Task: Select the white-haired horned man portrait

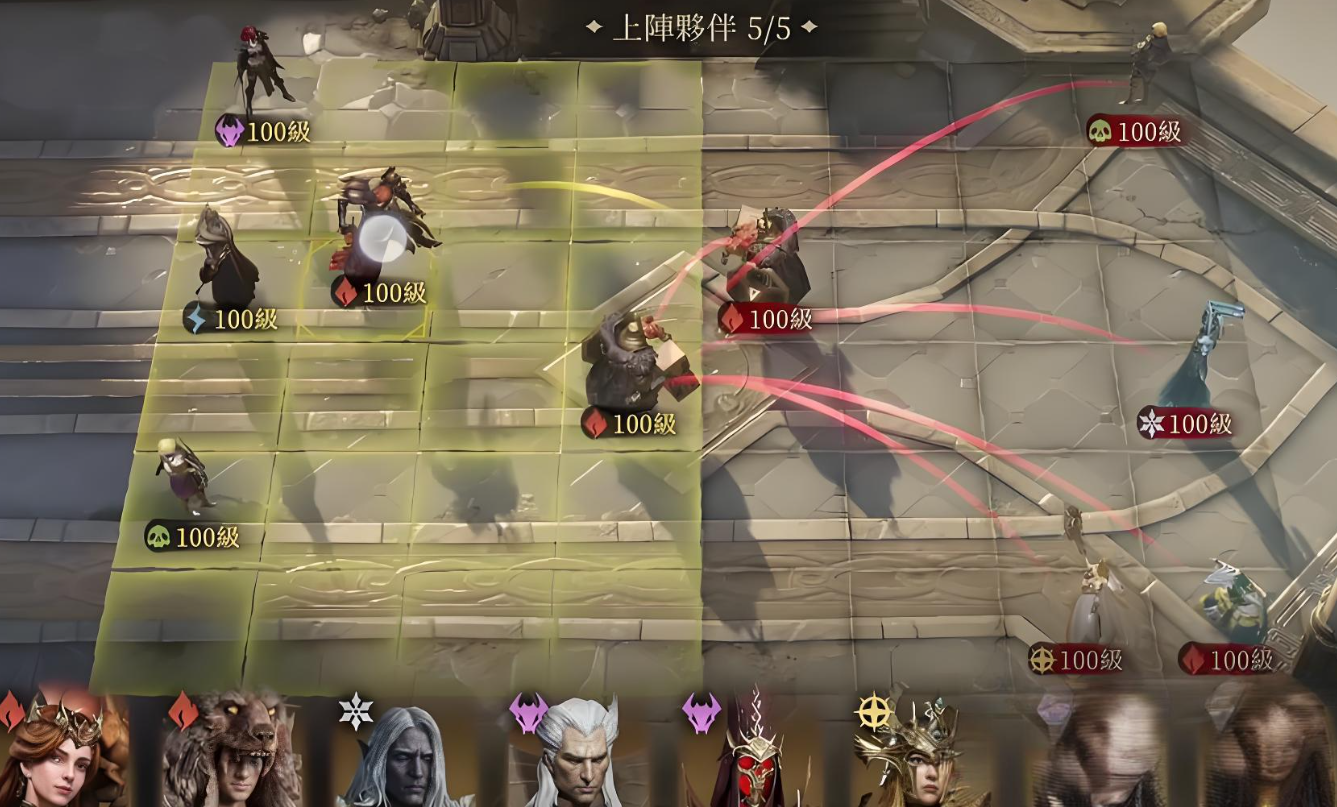Action: click(575, 758)
